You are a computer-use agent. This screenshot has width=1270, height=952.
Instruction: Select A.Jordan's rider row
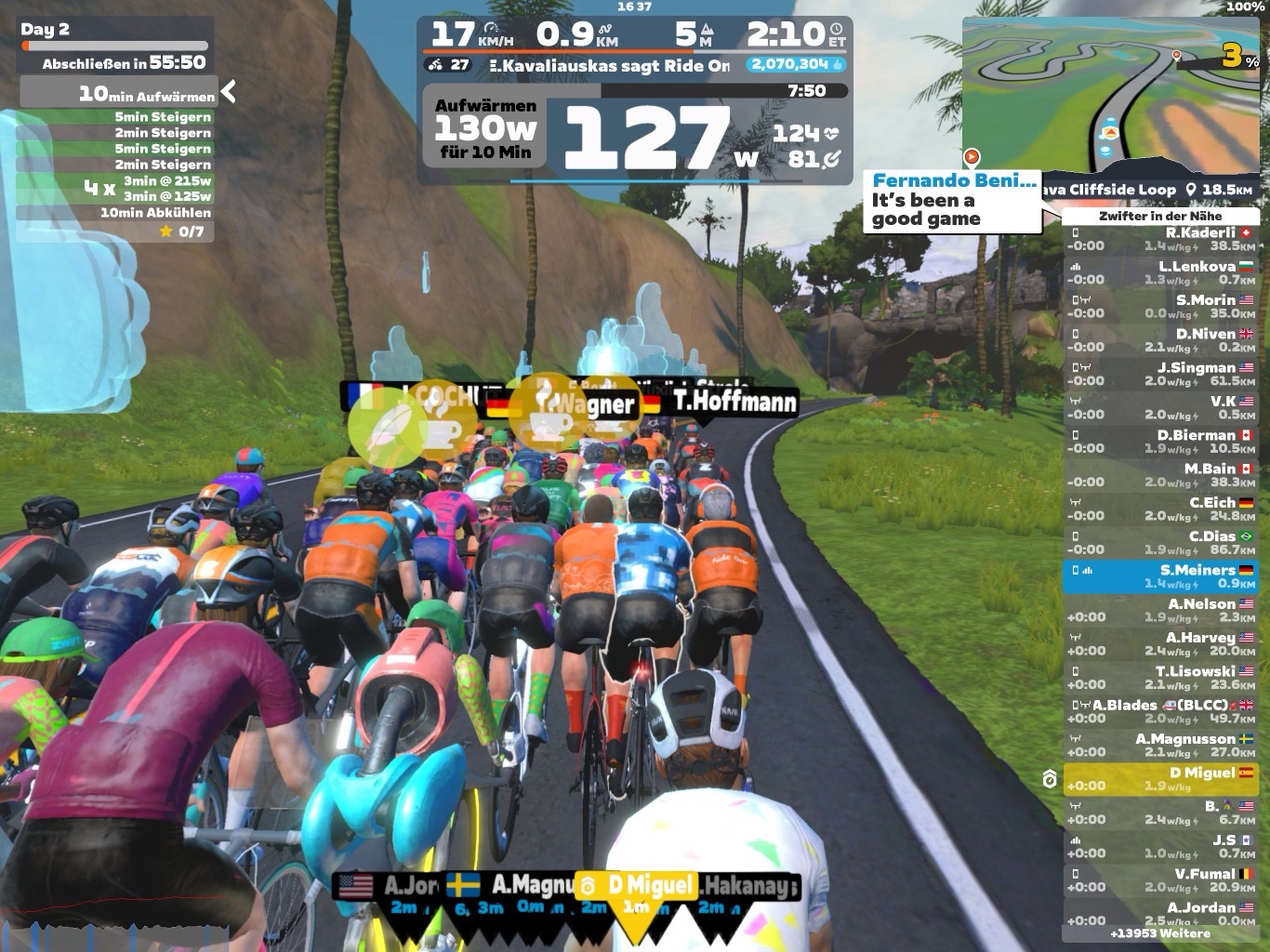pos(1160,913)
